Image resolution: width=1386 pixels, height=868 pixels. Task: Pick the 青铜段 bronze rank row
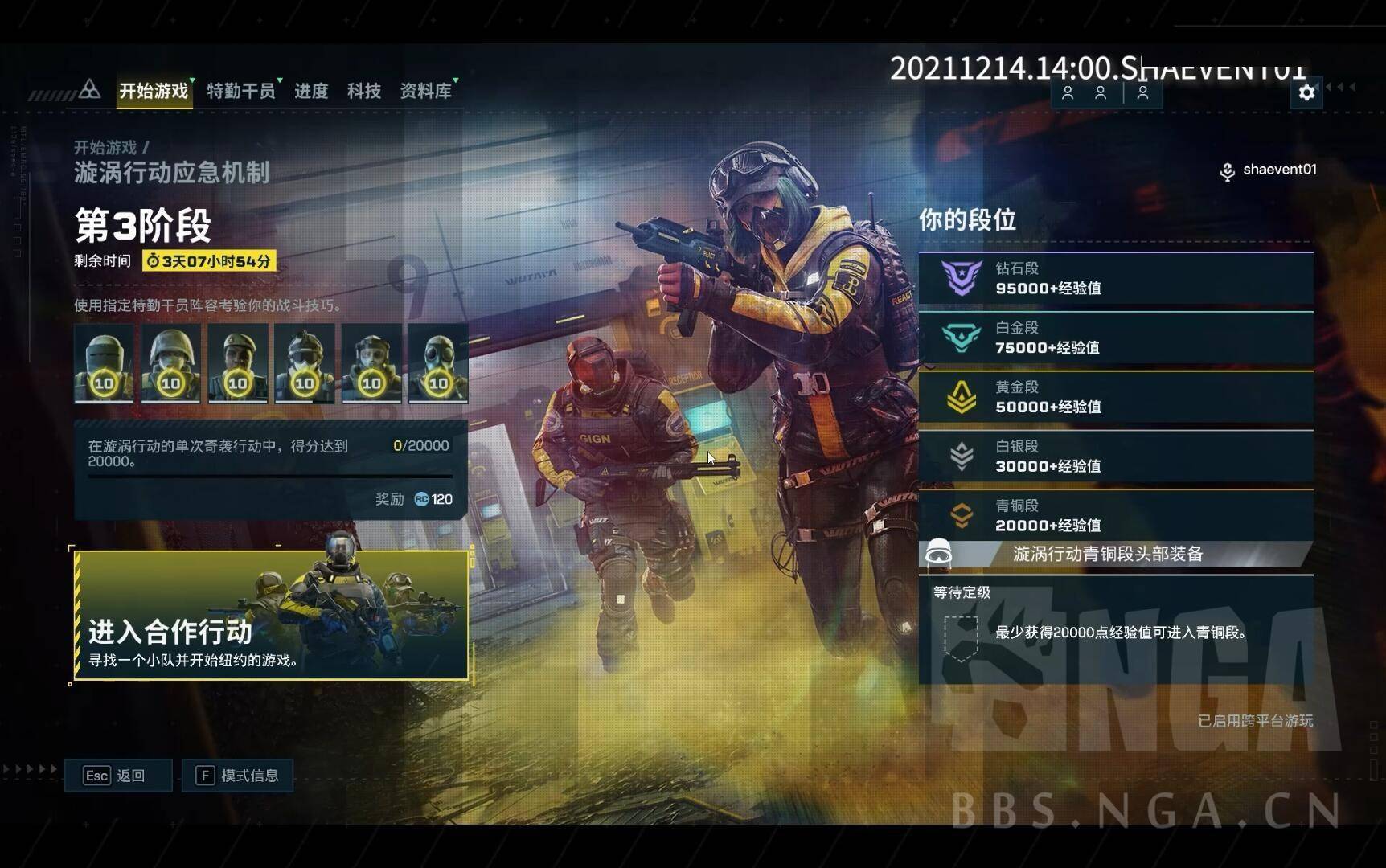click(x=1115, y=515)
